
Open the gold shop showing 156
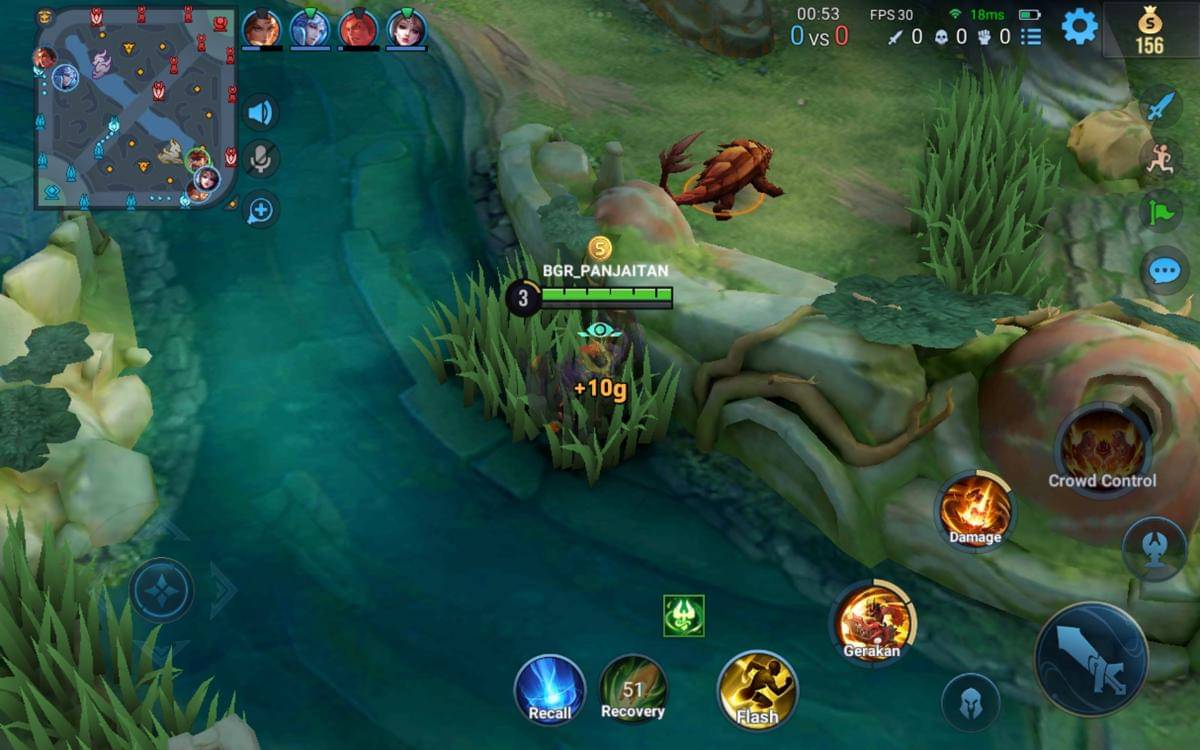(1150, 31)
